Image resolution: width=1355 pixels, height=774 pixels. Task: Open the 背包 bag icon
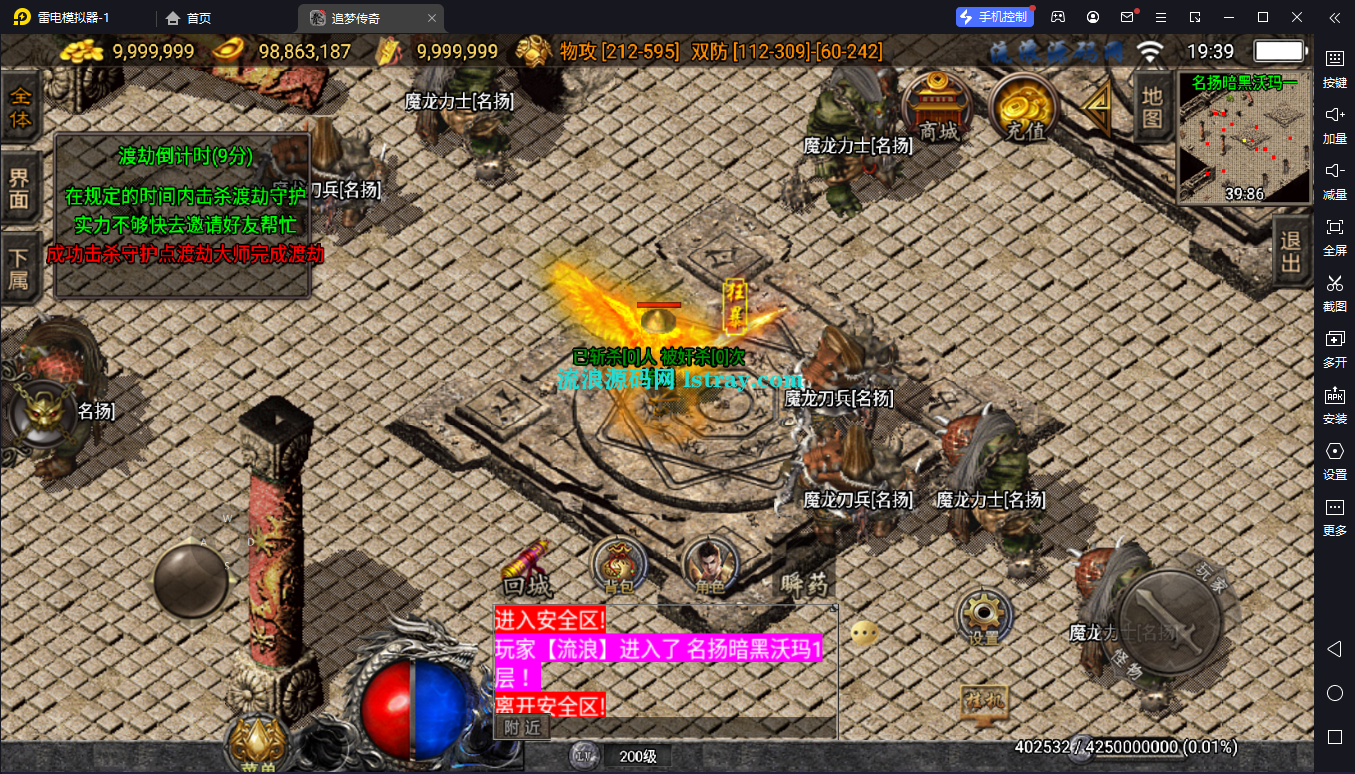618,567
